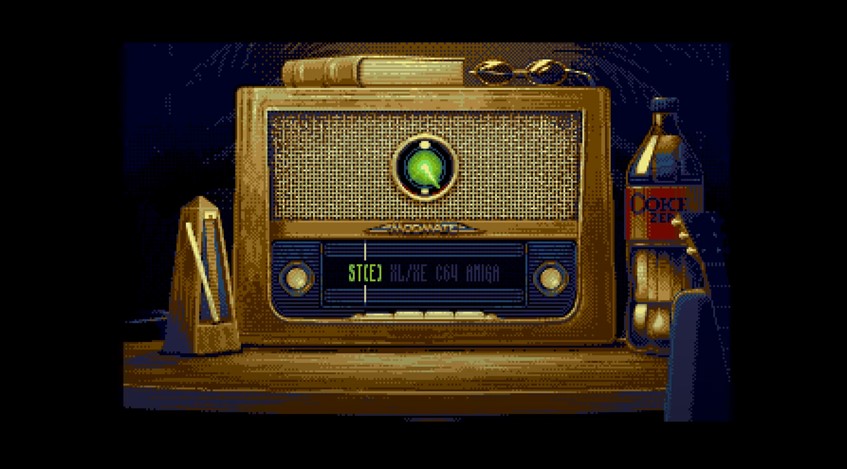Select the AMIGA band on the dial
The height and width of the screenshot is (469, 847).
click(482, 274)
